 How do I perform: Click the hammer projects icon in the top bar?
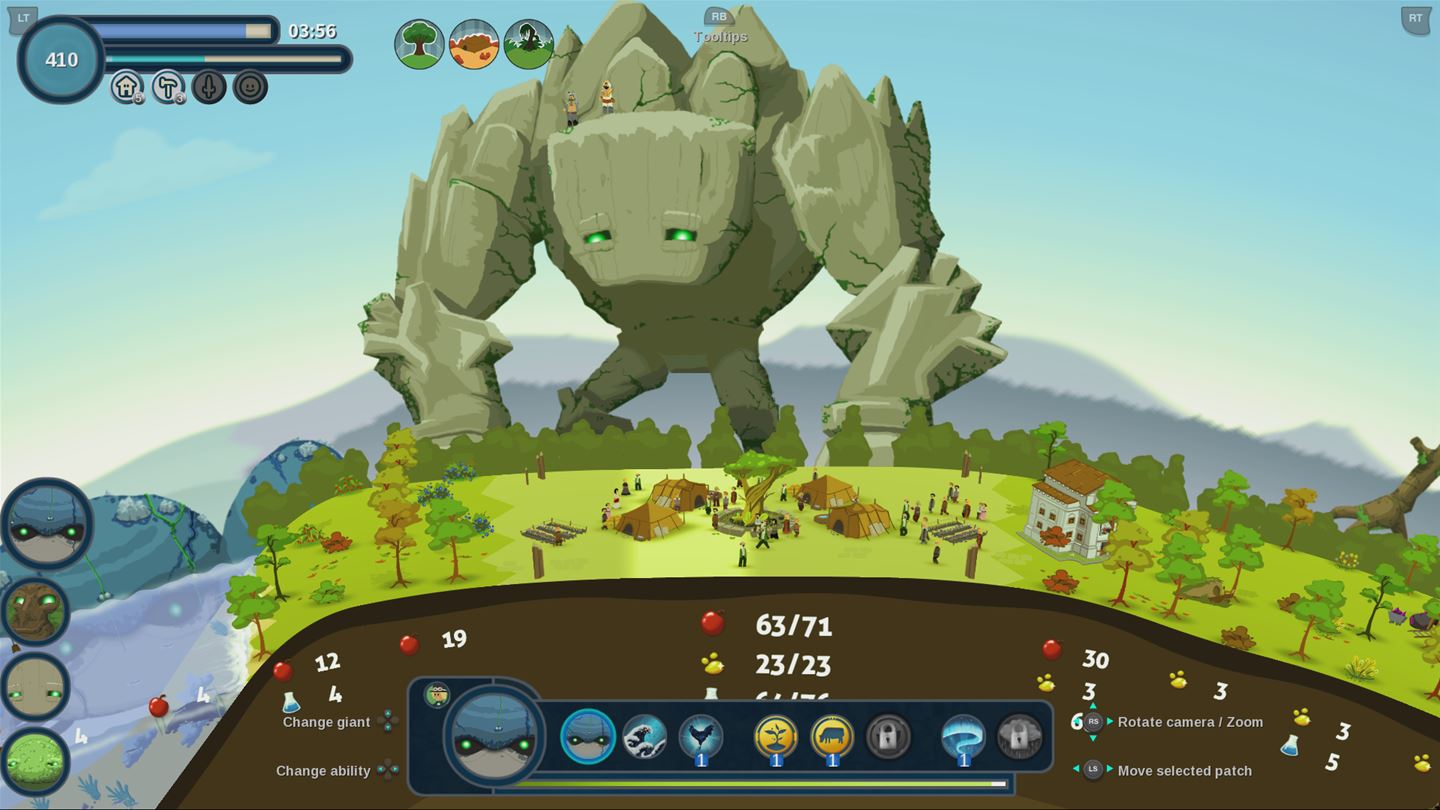click(166, 88)
